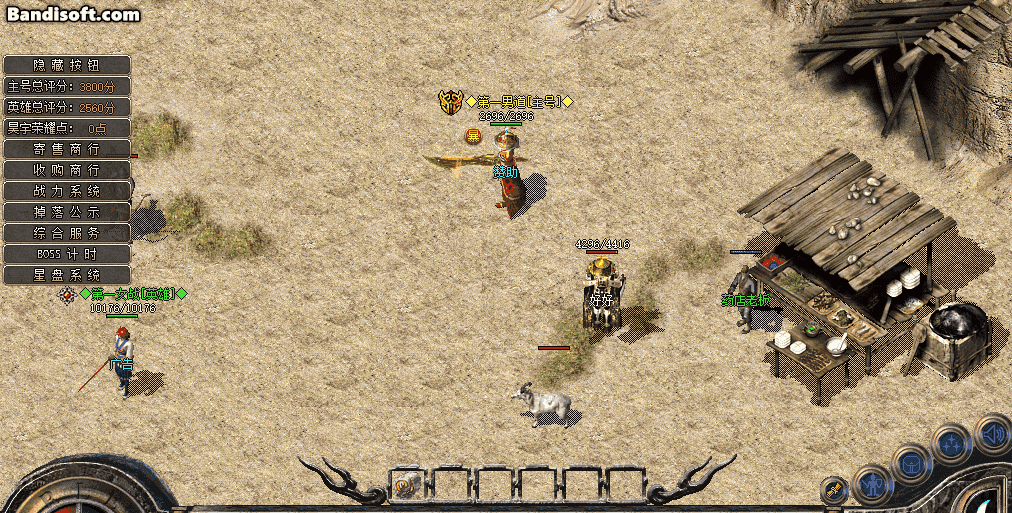The height and width of the screenshot is (513, 1012).
Task: Show the 掉落公示 drop list
Action: coord(67,211)
